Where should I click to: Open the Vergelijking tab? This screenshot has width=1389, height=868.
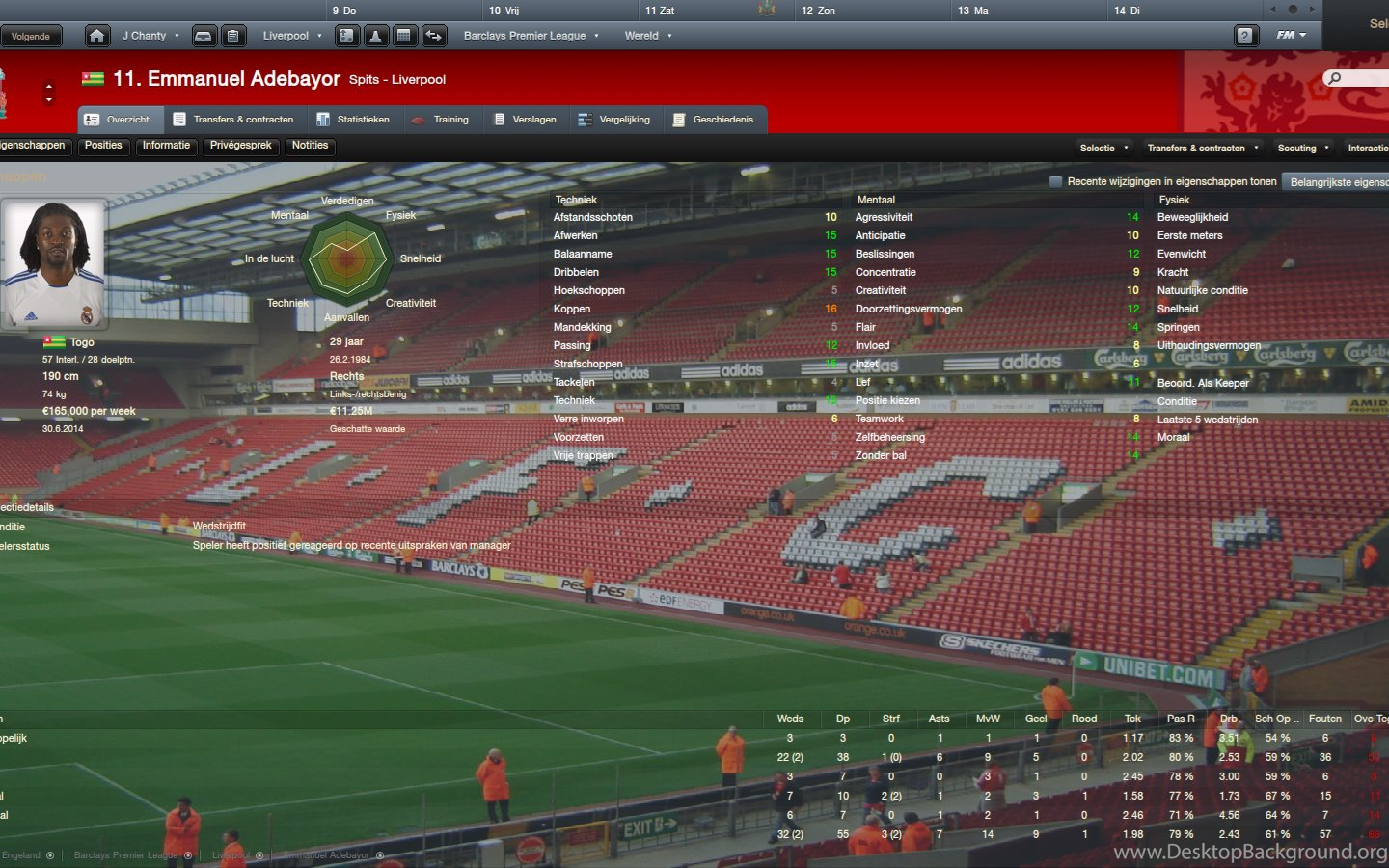614,120
